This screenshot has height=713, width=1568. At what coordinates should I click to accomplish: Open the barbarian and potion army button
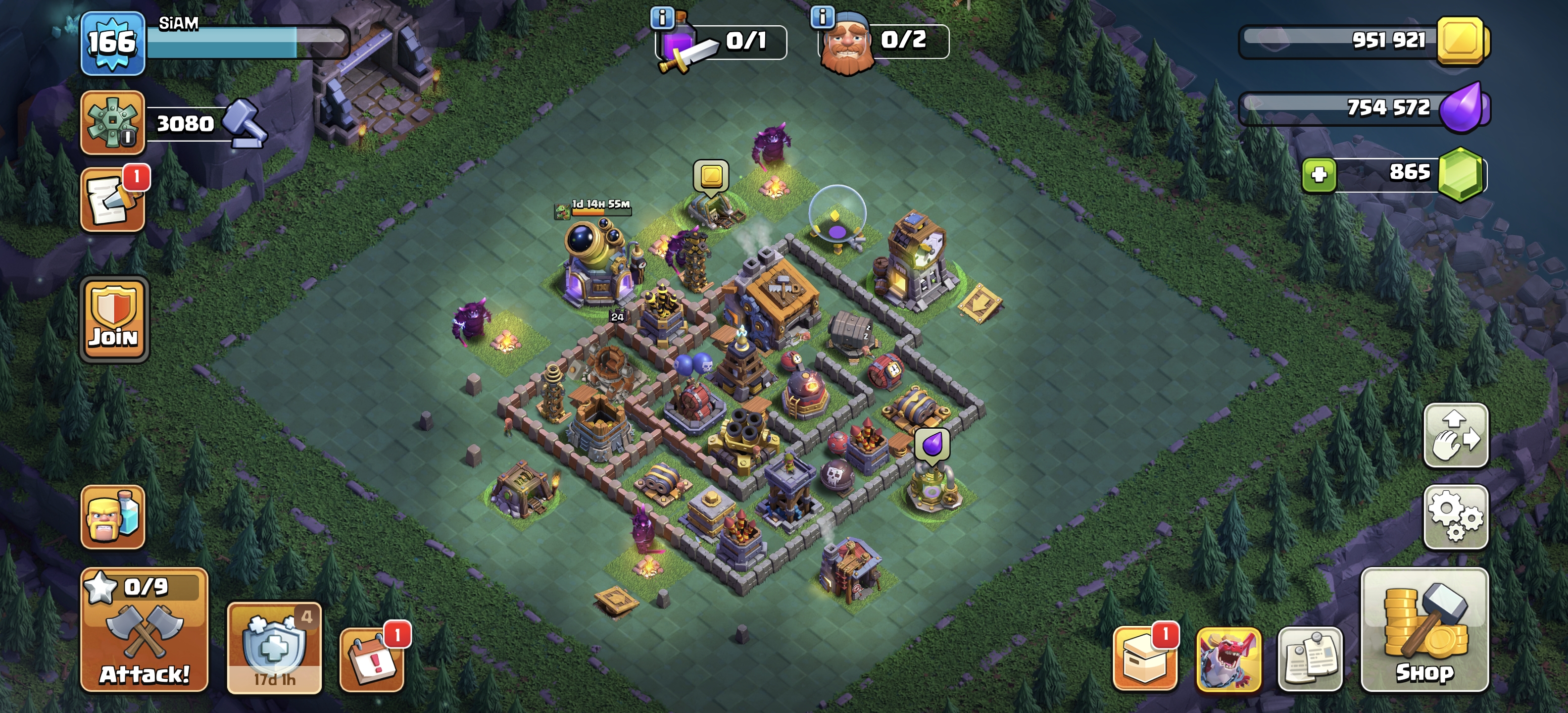click(113, 517)
